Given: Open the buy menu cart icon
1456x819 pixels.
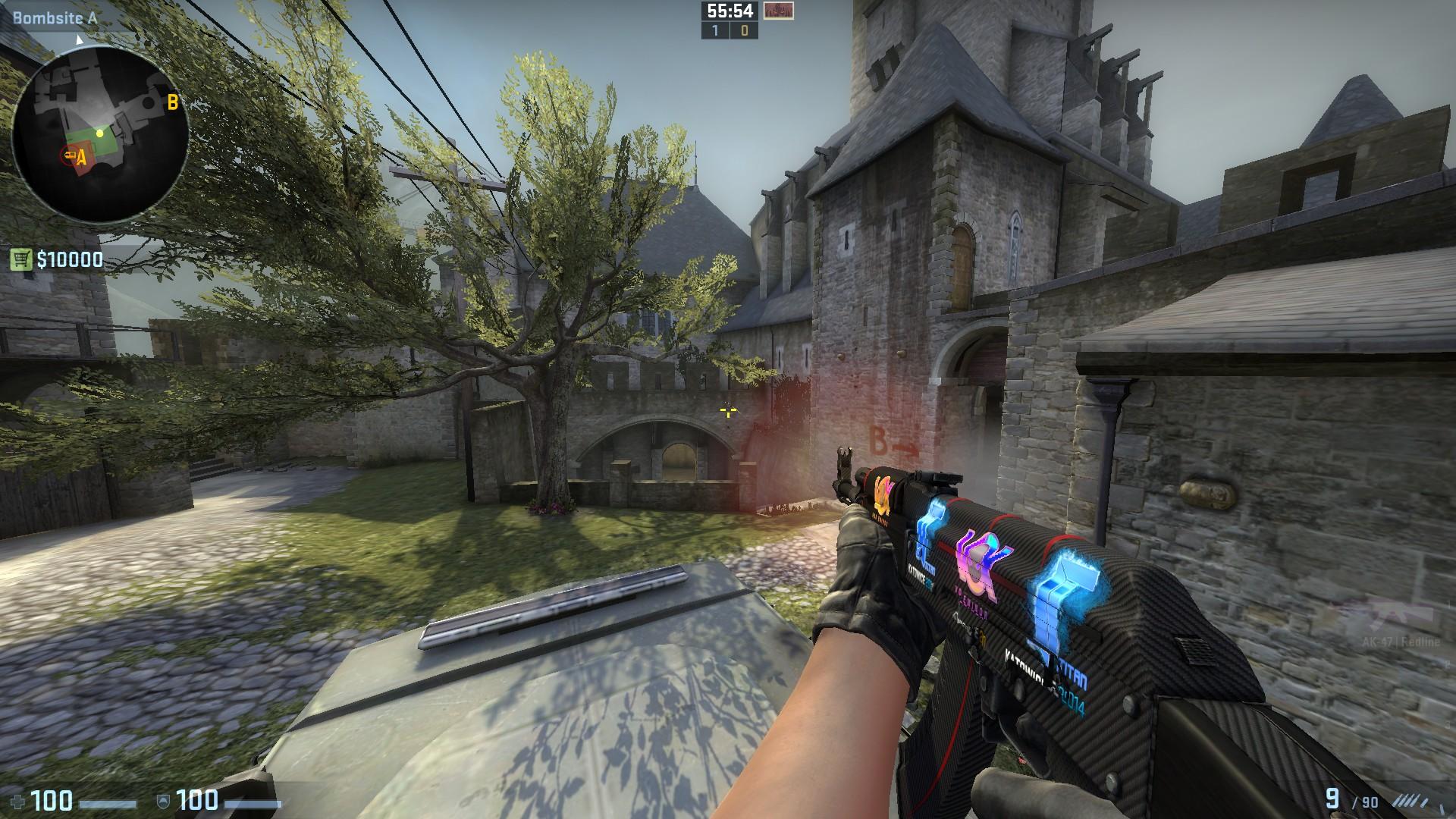Looking at the screenshot, I should pos(21,260).
